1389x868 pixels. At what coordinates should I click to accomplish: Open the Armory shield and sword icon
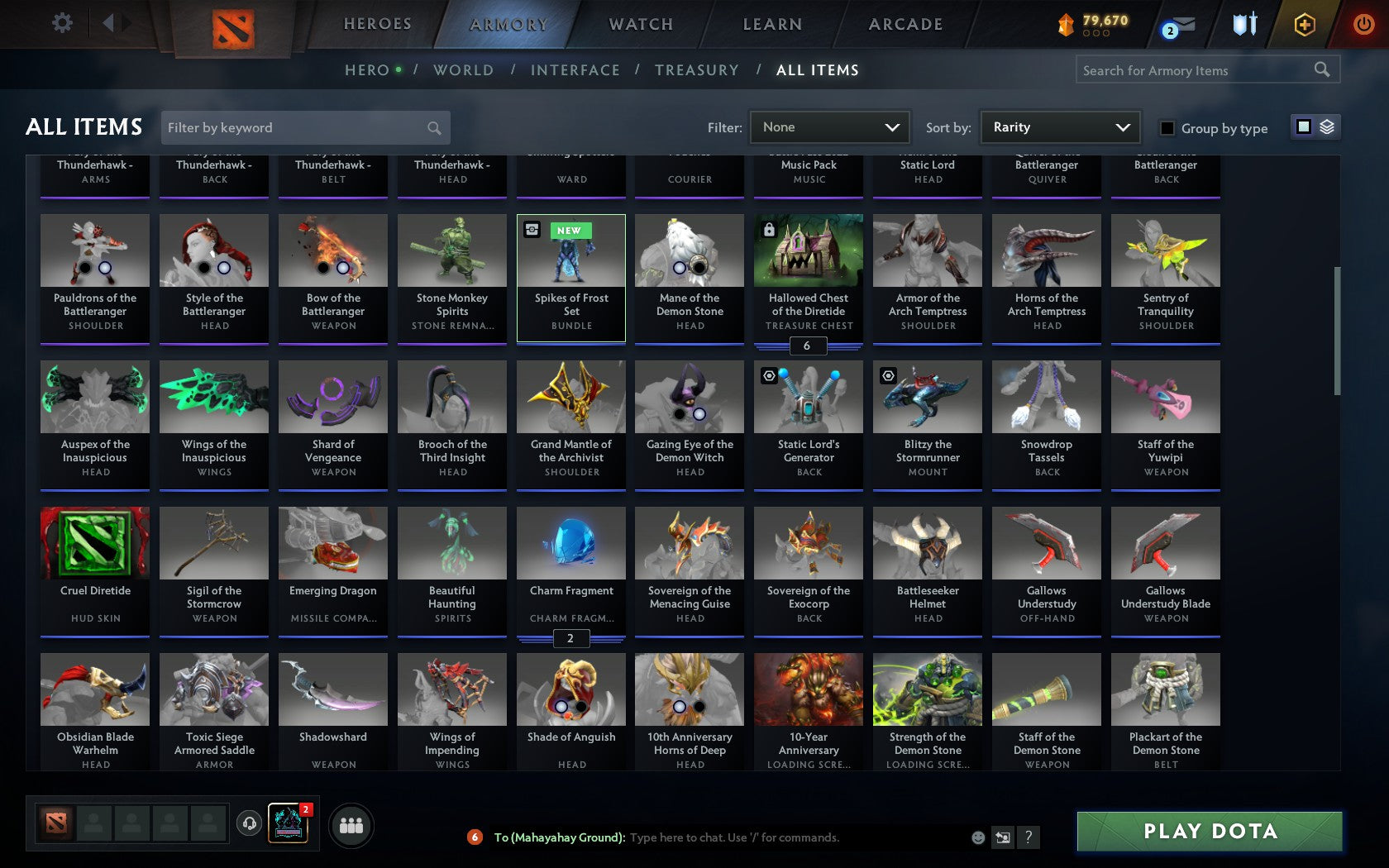(1243, 25)
